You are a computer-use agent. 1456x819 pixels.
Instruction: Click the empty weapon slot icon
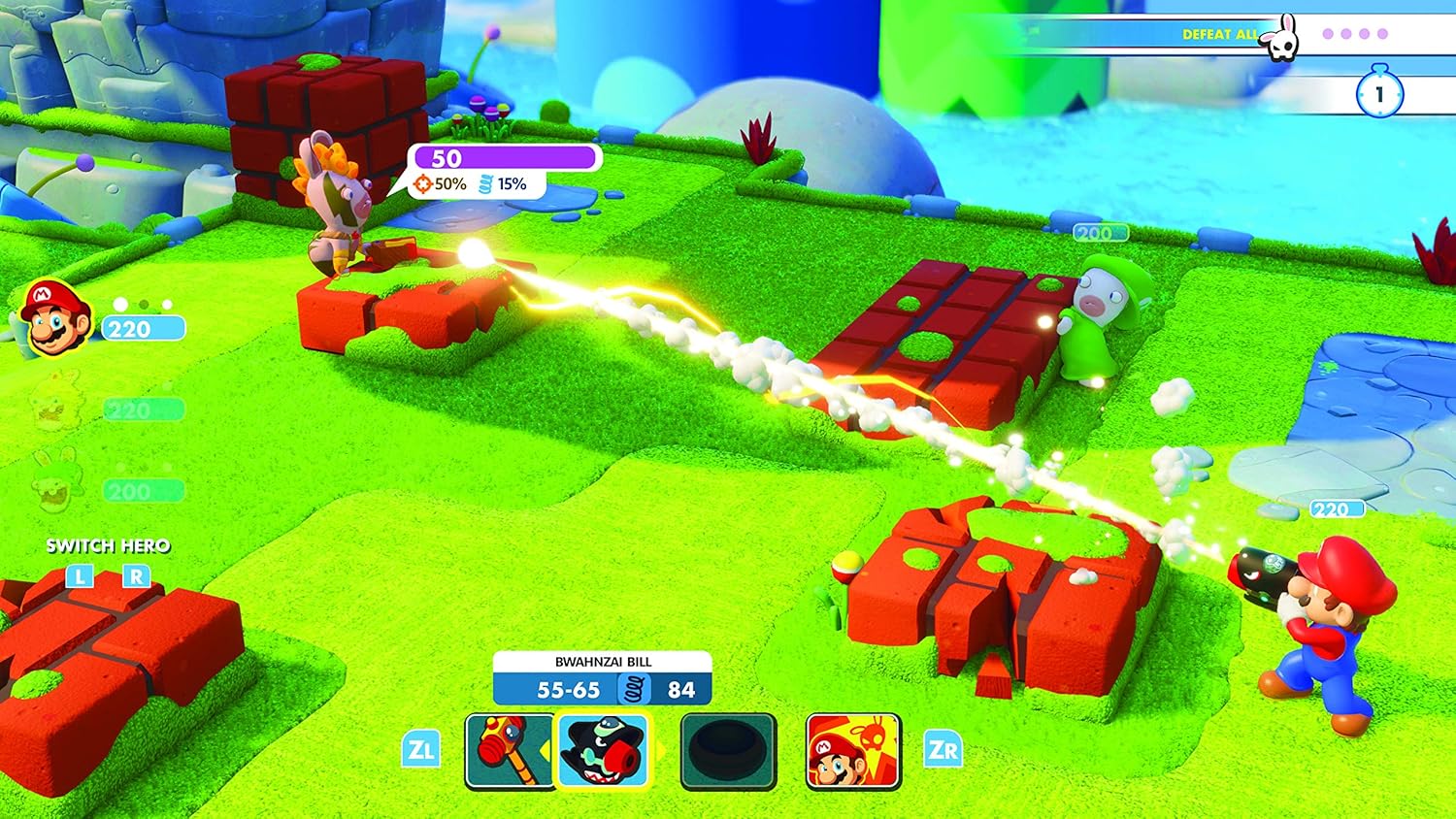point(726,749)
